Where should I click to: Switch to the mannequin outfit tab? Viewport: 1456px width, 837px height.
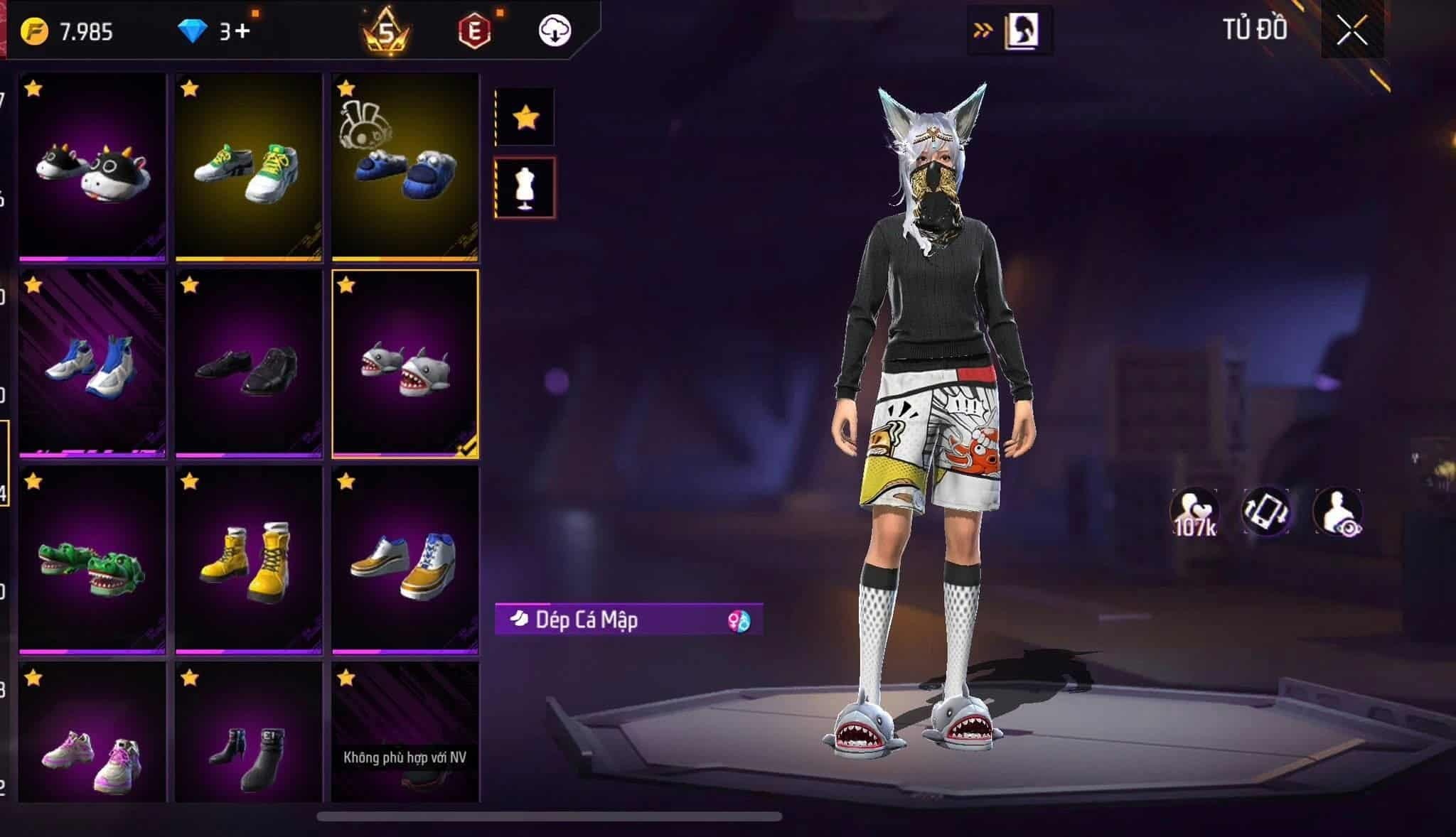(x=525, y=188)
